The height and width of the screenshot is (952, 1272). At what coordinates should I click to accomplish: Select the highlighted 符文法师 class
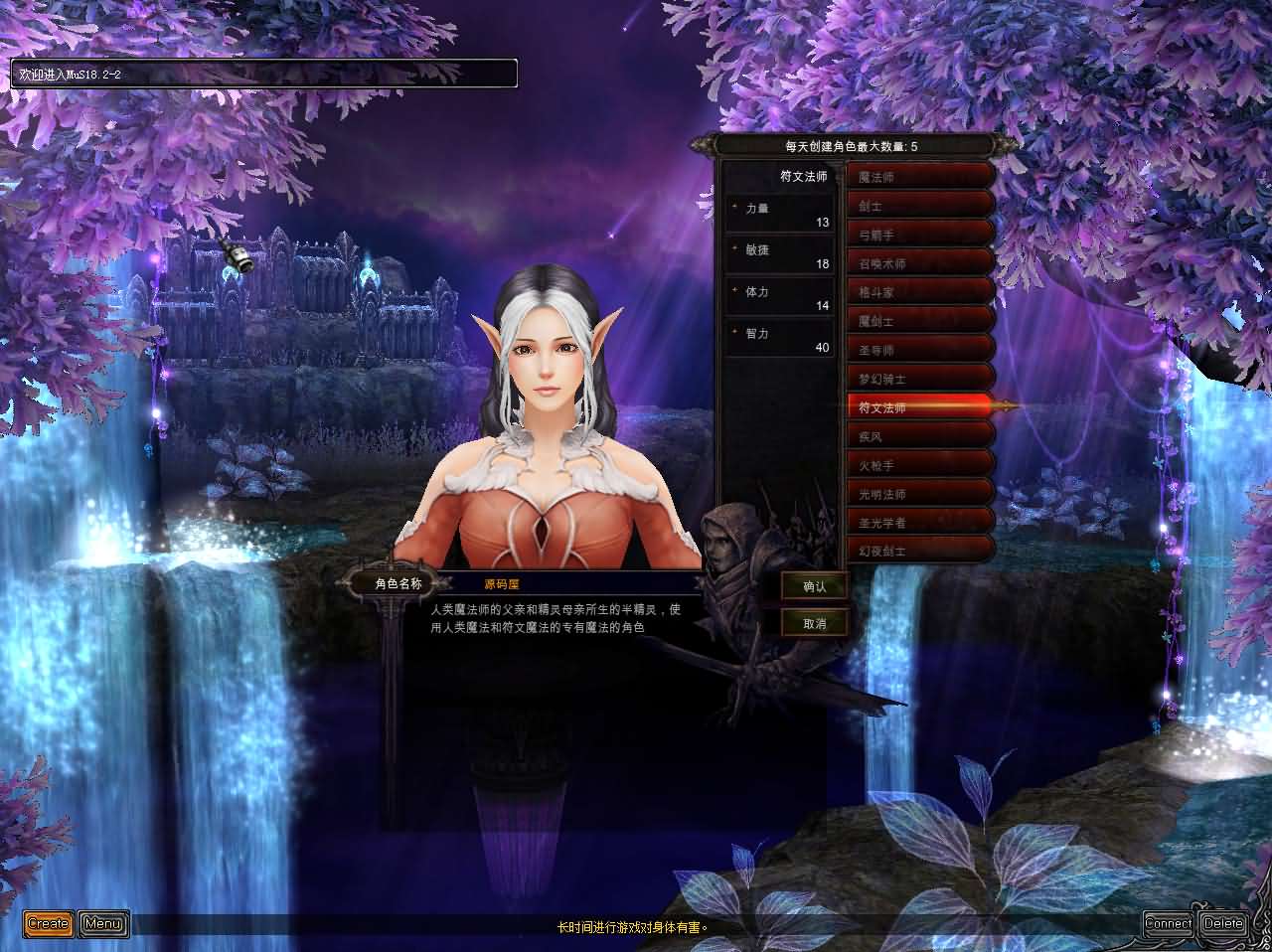coord(919,407)
